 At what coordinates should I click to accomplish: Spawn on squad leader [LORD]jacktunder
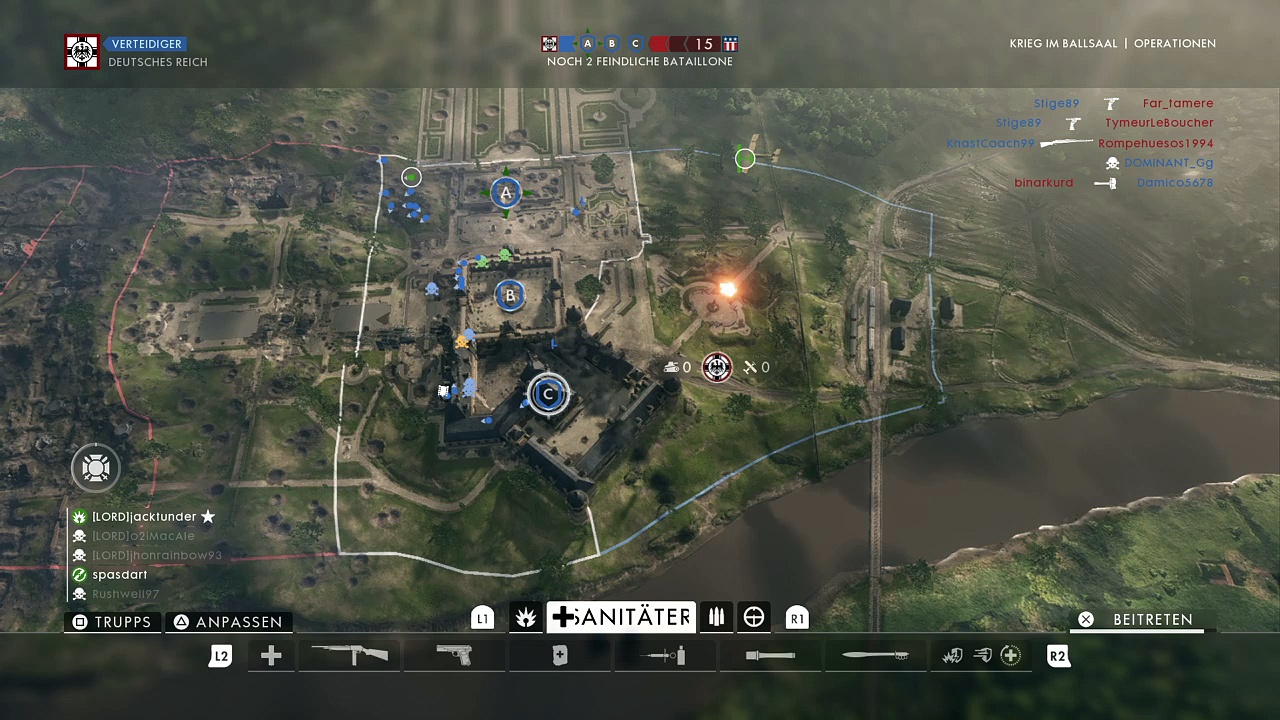(142, 517)
